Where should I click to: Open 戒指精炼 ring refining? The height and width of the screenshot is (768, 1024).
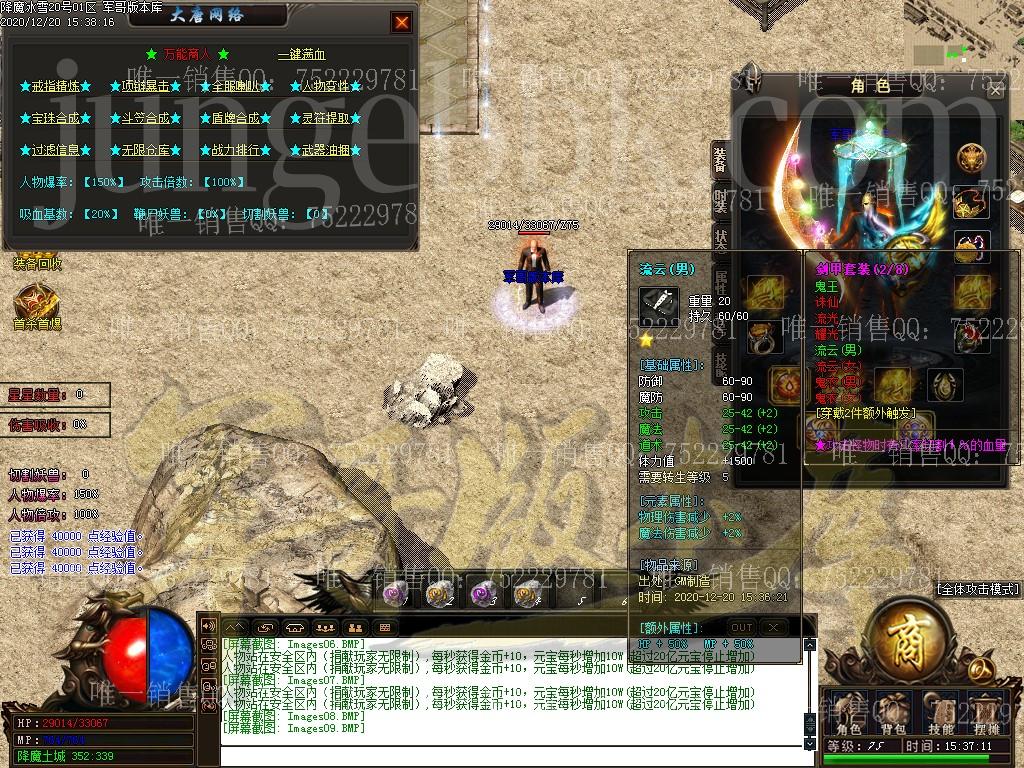coord(56,87)
